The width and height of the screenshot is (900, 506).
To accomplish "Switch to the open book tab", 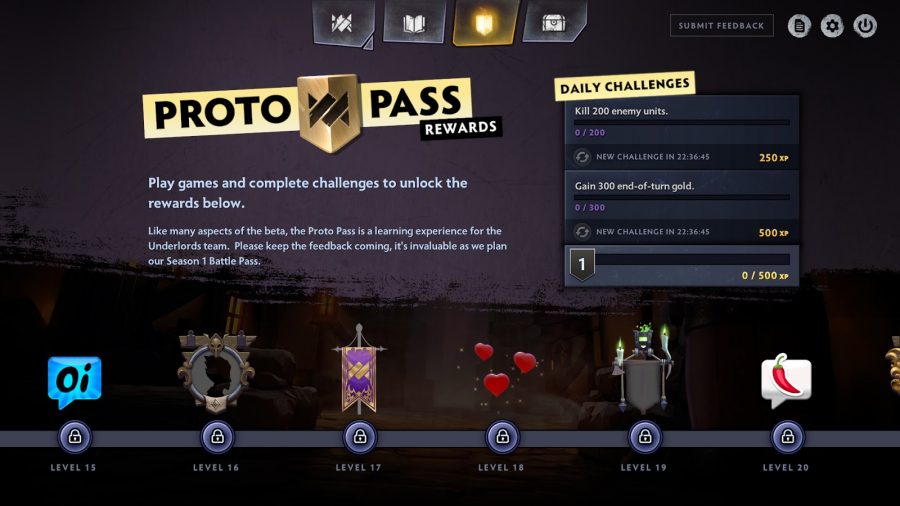I will [414, 24].
